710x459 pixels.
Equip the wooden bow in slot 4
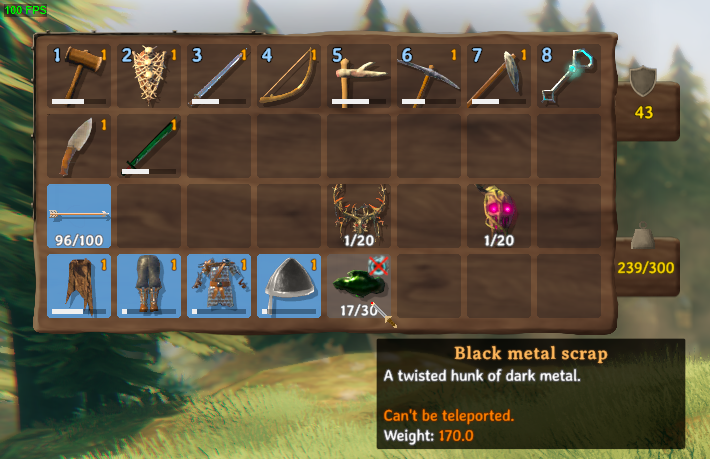coord(289,76)
